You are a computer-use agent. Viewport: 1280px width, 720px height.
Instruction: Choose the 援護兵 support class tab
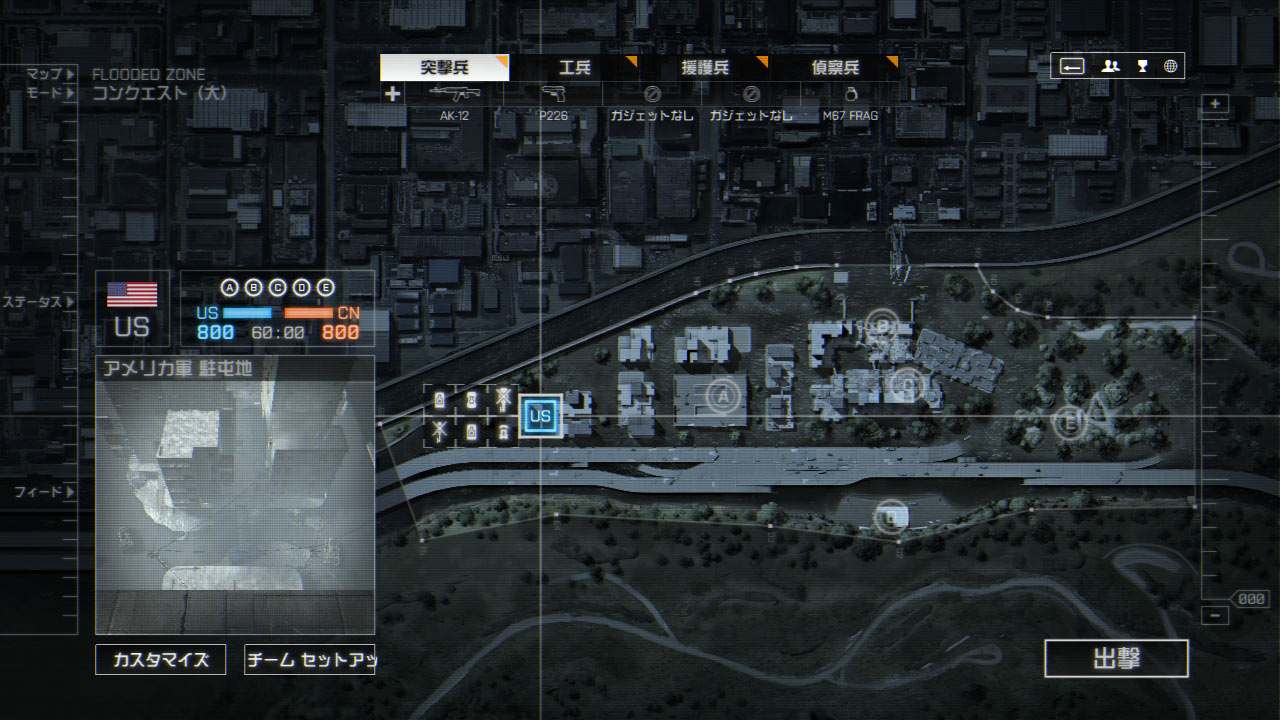pyautogui.click(x=705, y=68)
